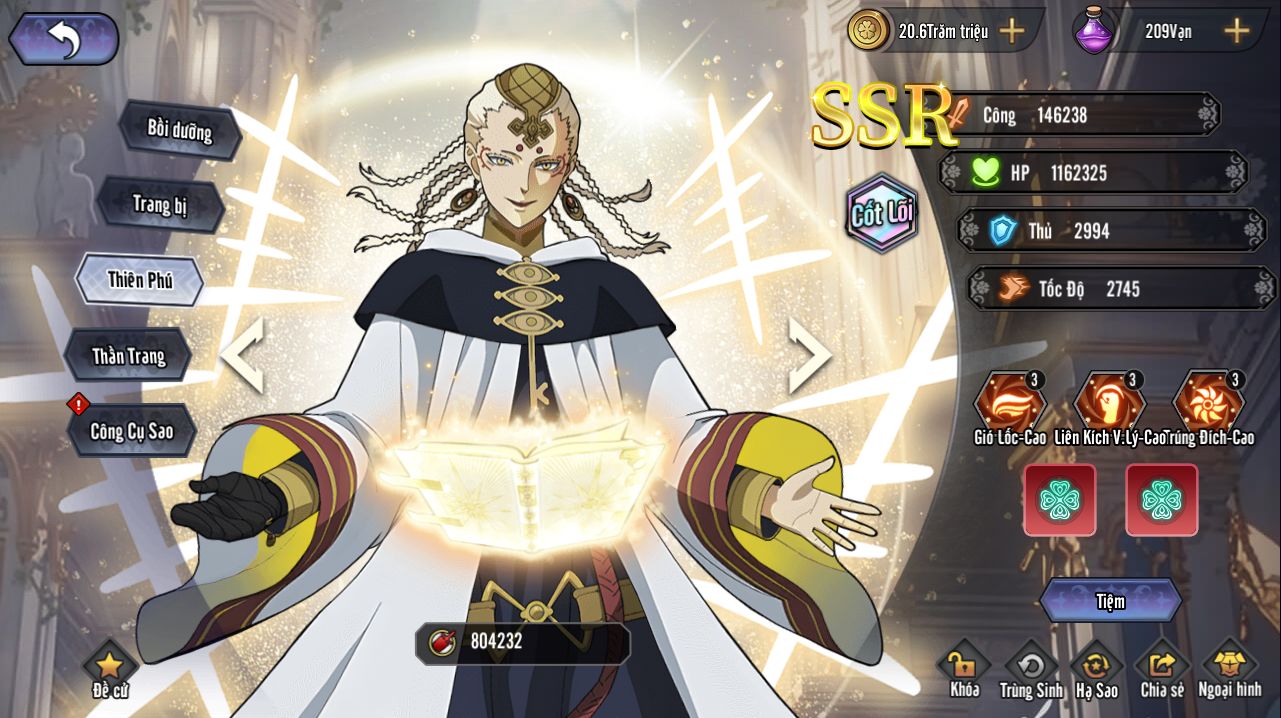
Task: Show the previous character with left arrow
Action: 241,355
